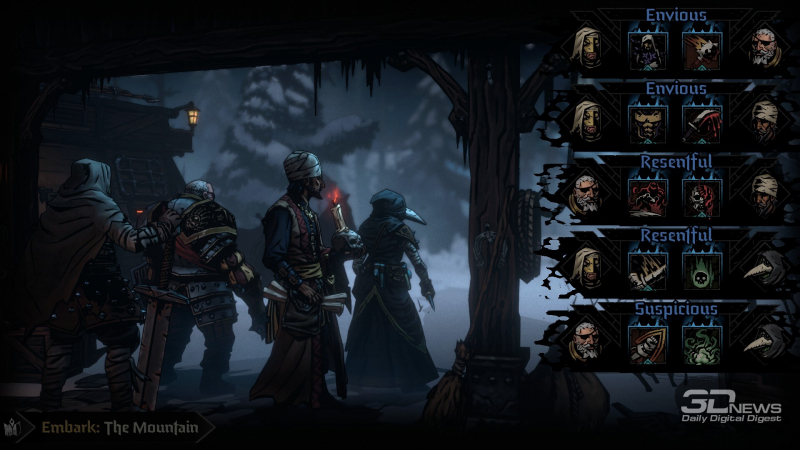Viewport: 800px width, 450px height.
Task: Select the red writhing figure skill icon
Action: click(x=644, y=193)
